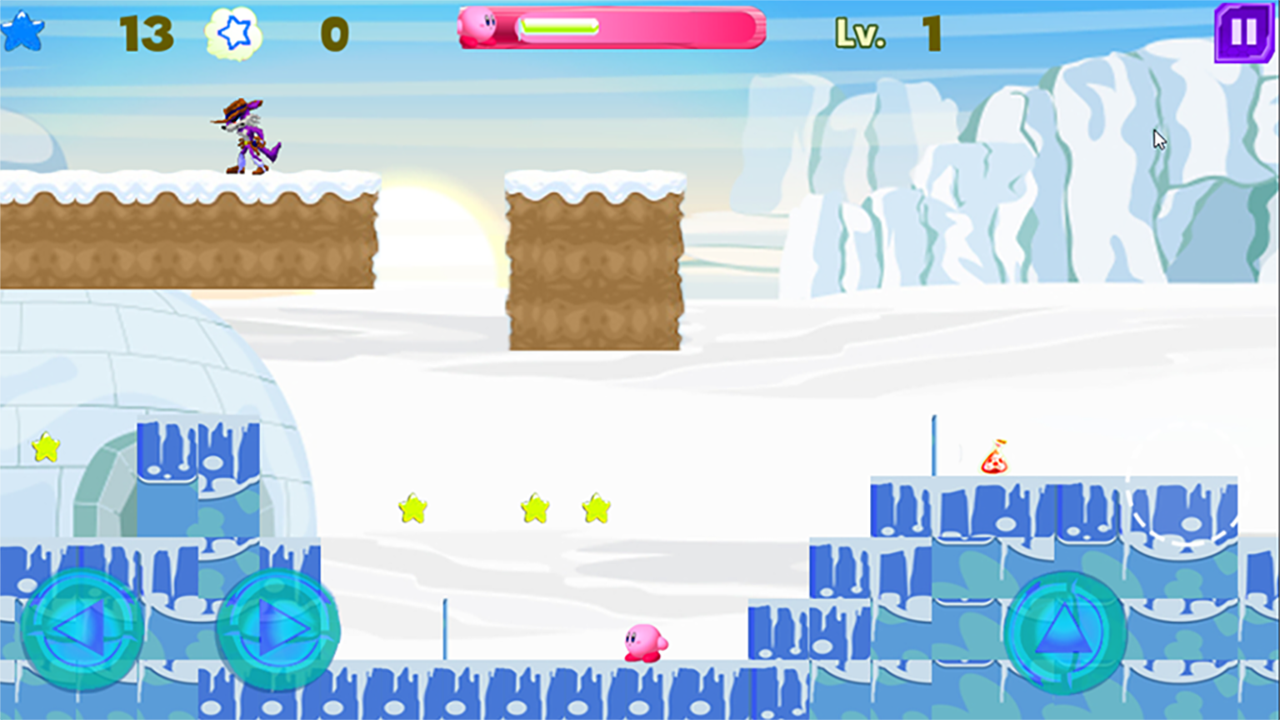Select the purple fox character on the ledge
This screenshot has height=720, width=1280.
point(245,133)
